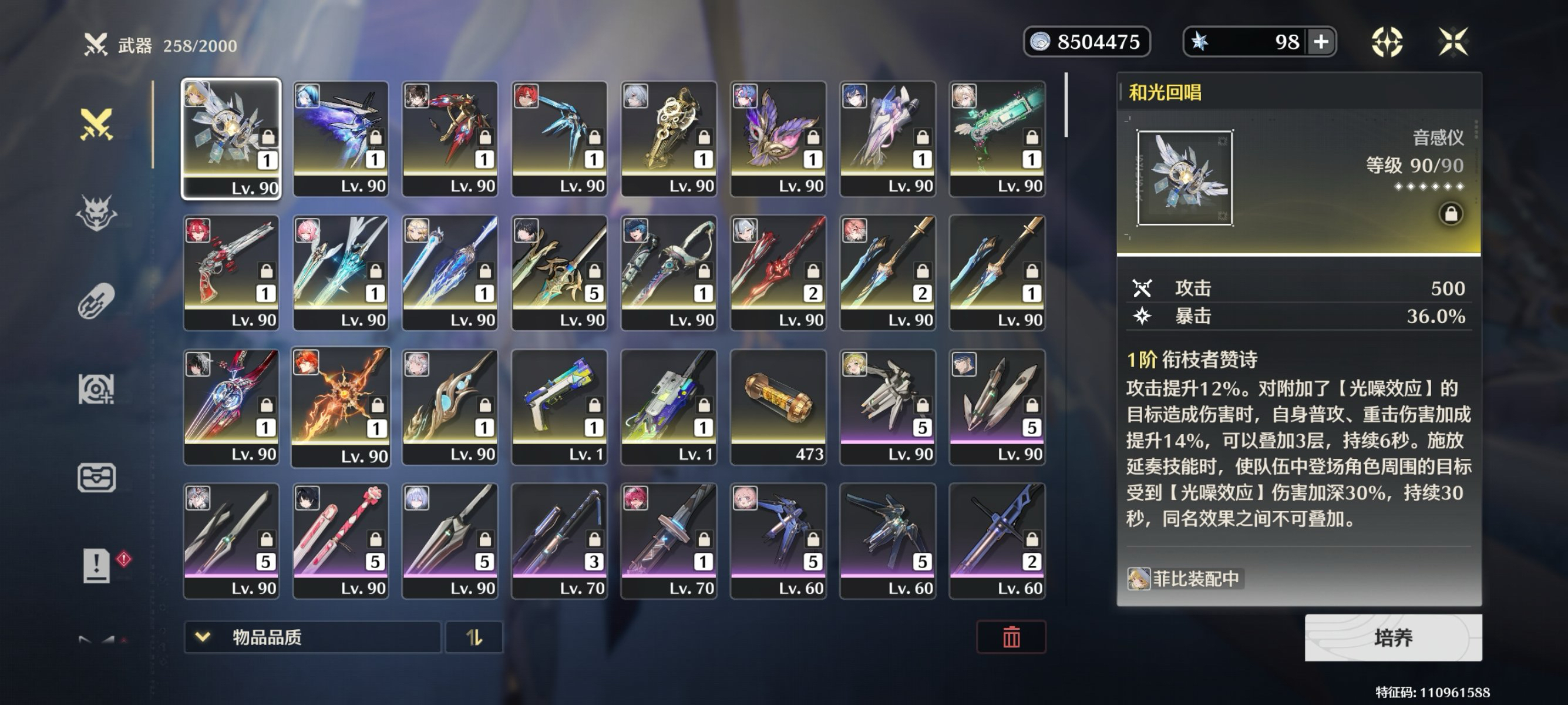This screenshot has width=1568, height=705.
Task: Switch to the treasure chest category tab
Action: [x=96, y=477]
